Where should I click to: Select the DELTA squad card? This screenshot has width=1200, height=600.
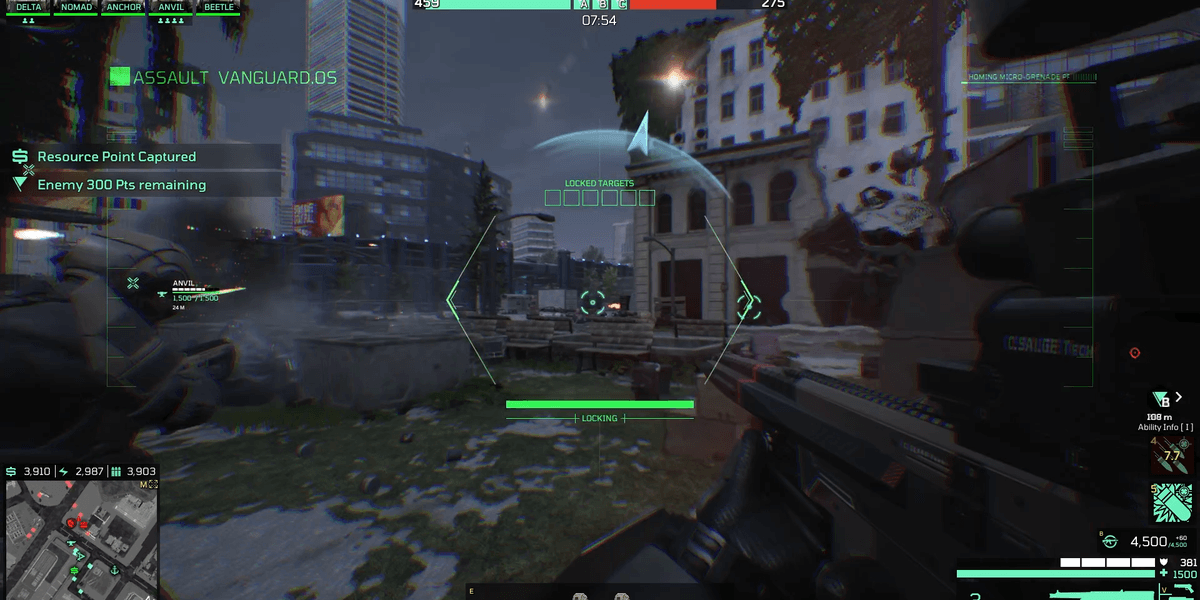point(28,7)
